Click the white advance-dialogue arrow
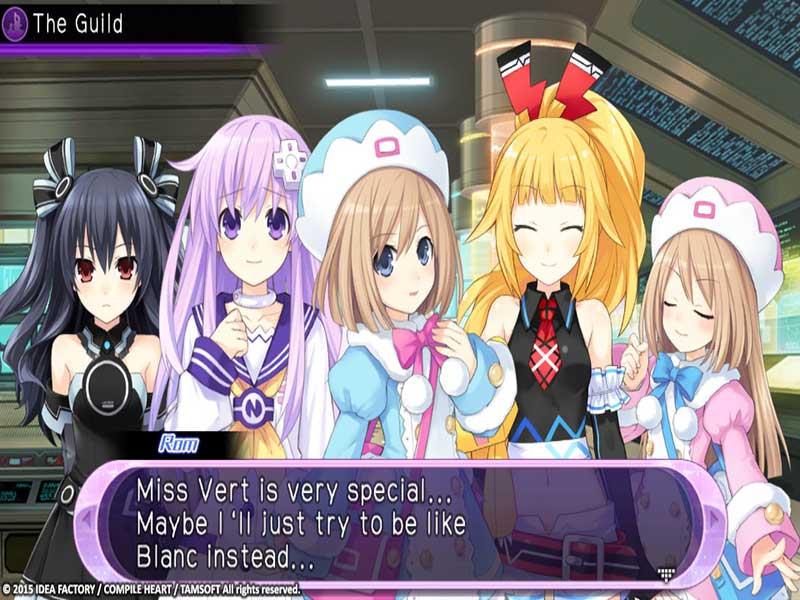 (x=665, y=572)
